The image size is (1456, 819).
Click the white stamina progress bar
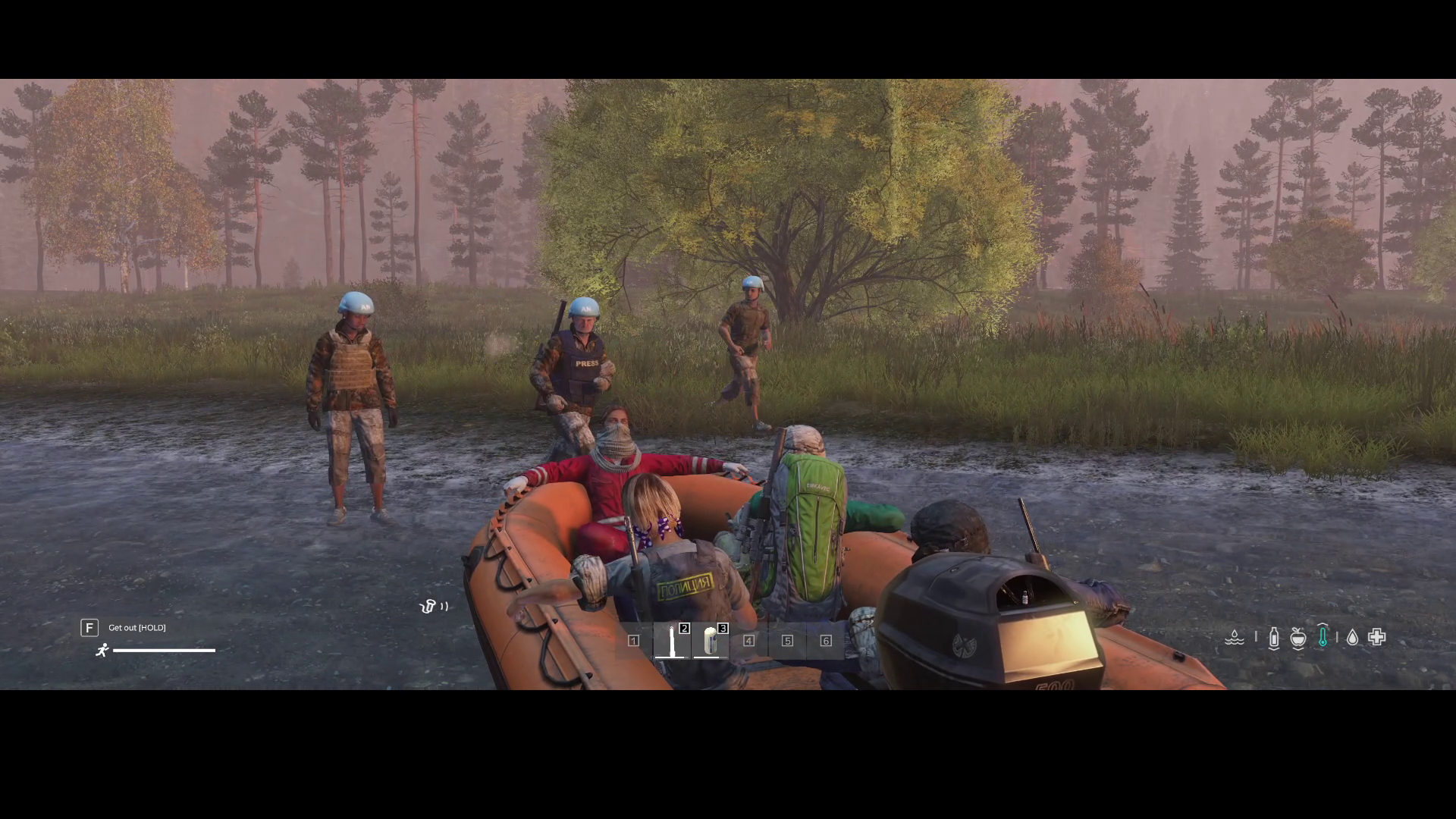[163, 651]
